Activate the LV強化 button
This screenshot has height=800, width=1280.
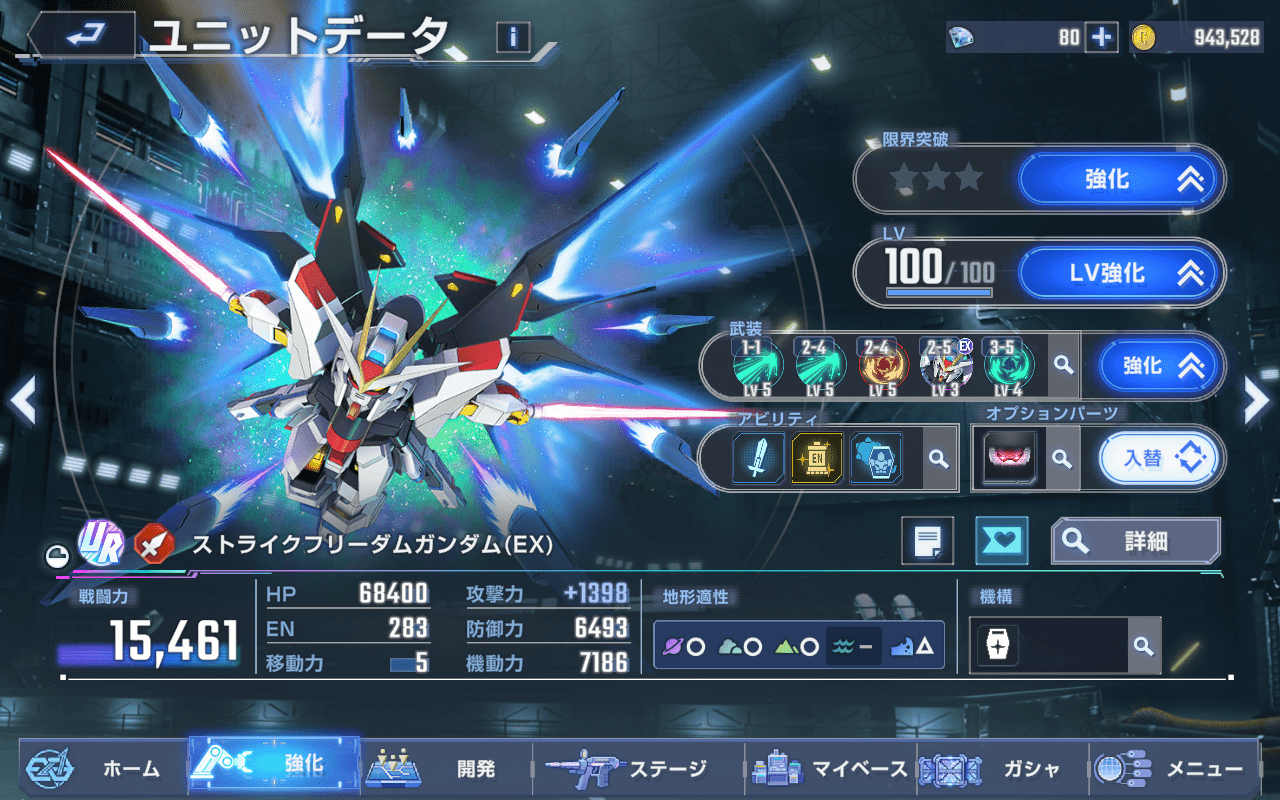pyautogui.click(x=1121, y=273)
